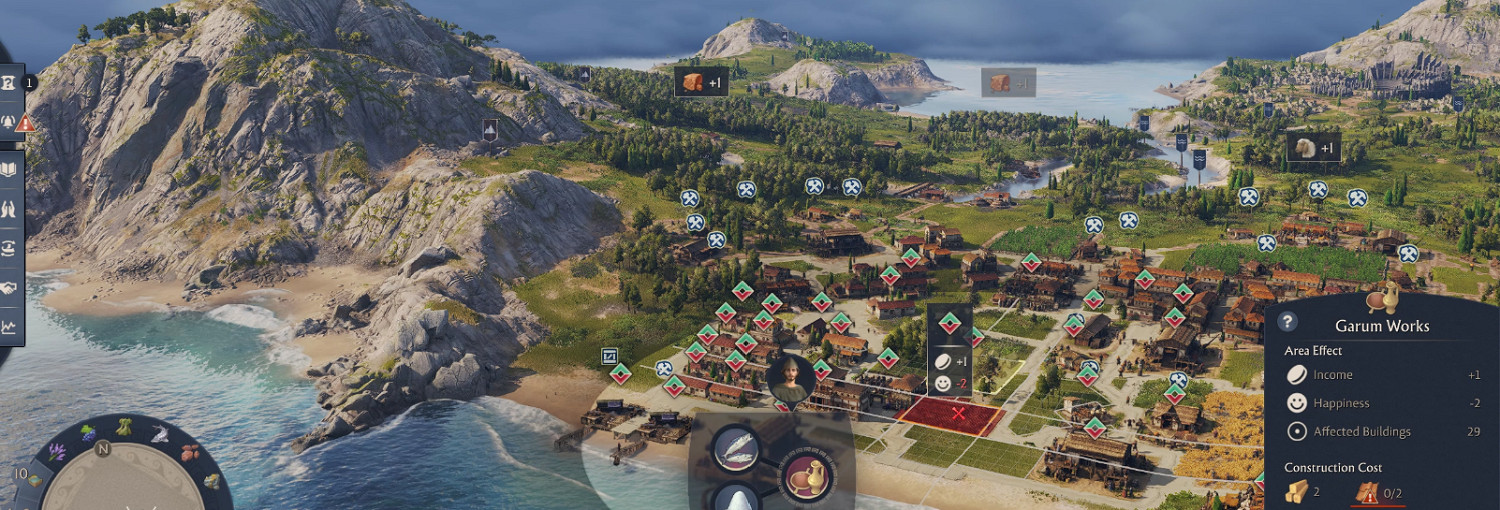Select the green robe resource on the minimap ring
Screen dimensions: 1500x510
124,427
